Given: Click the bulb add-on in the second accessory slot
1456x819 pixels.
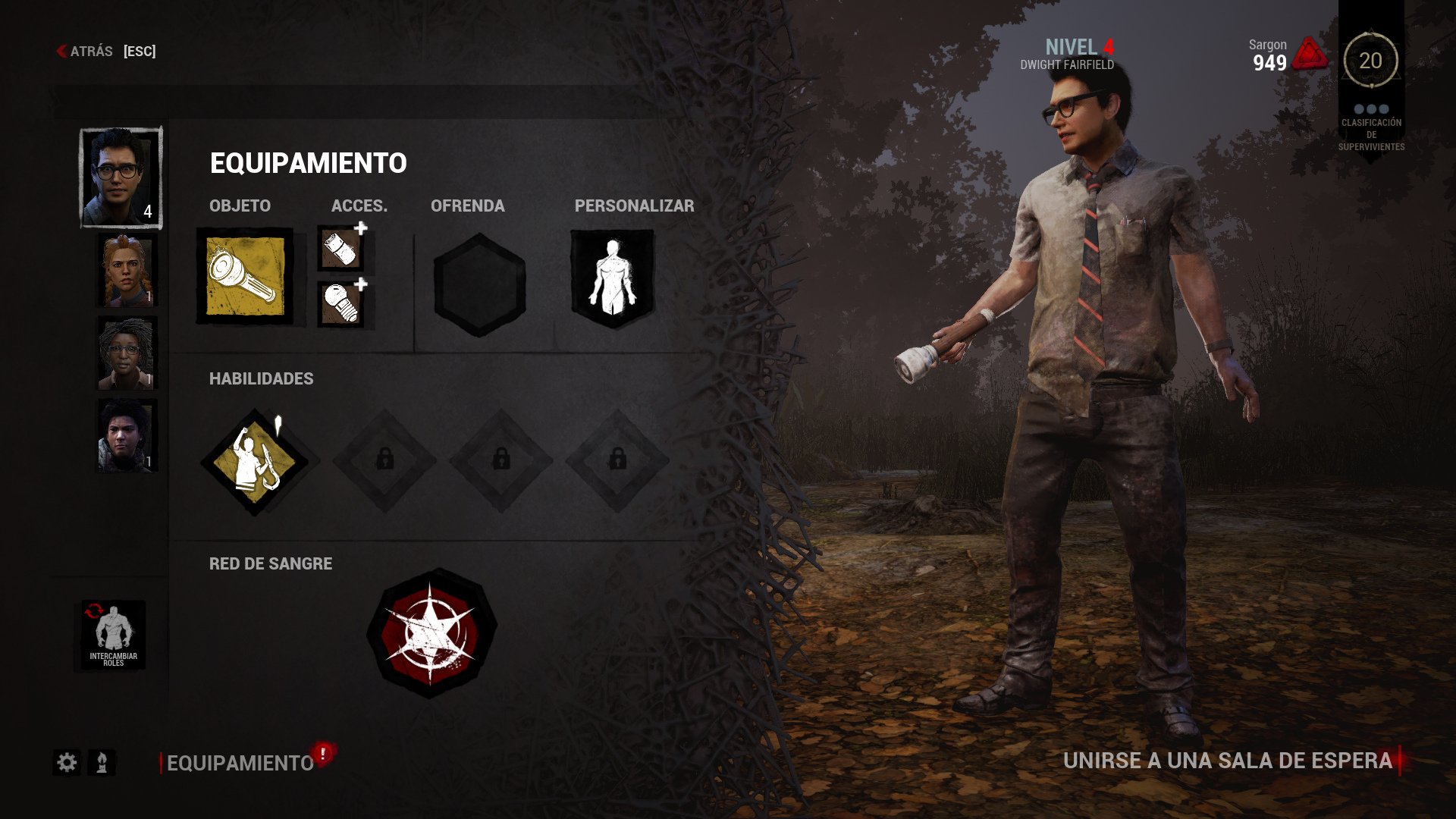Looking at the screenshot, I should pos(342,302).
